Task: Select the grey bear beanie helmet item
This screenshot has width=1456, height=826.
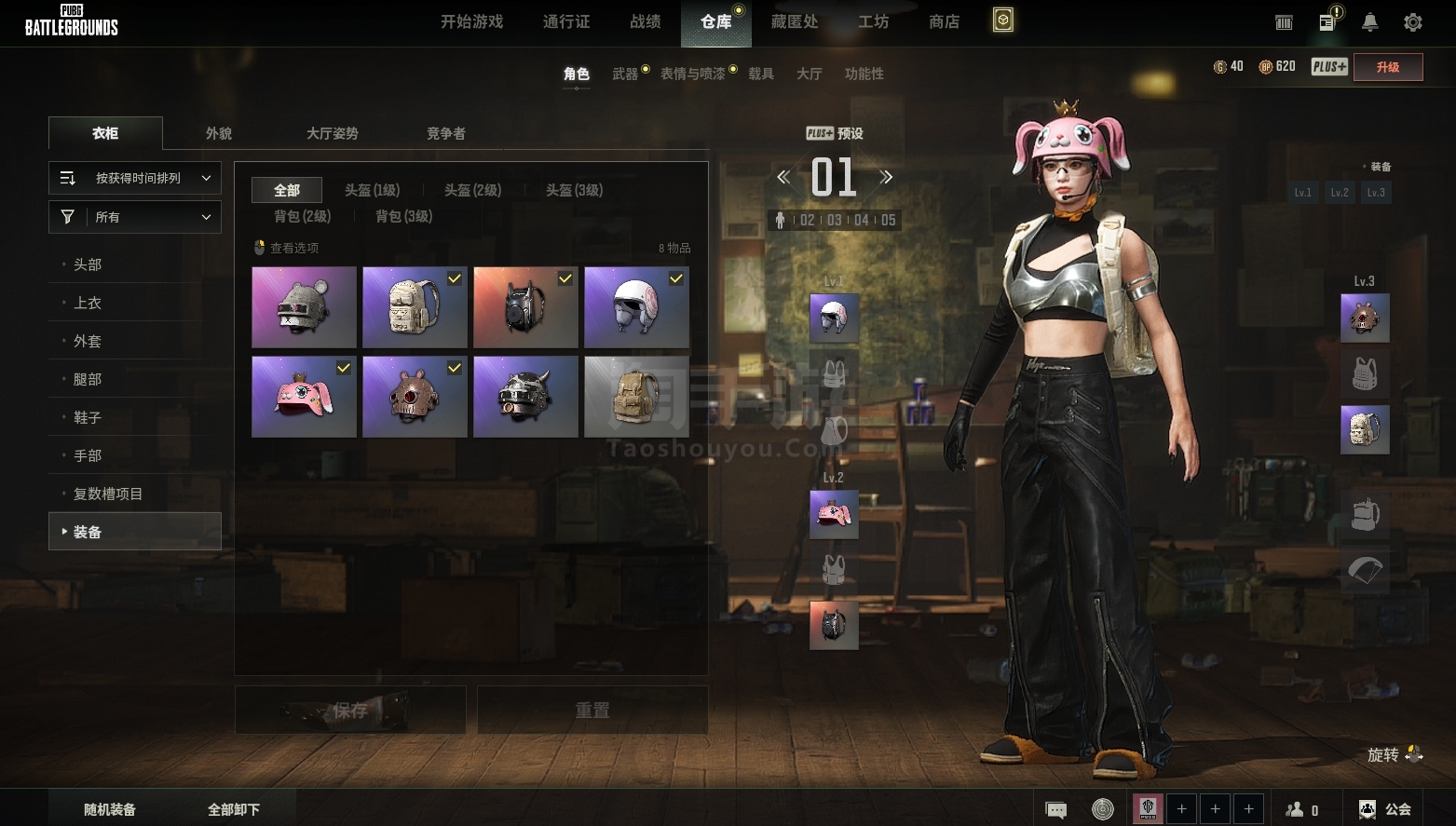Action: point(304,307)
